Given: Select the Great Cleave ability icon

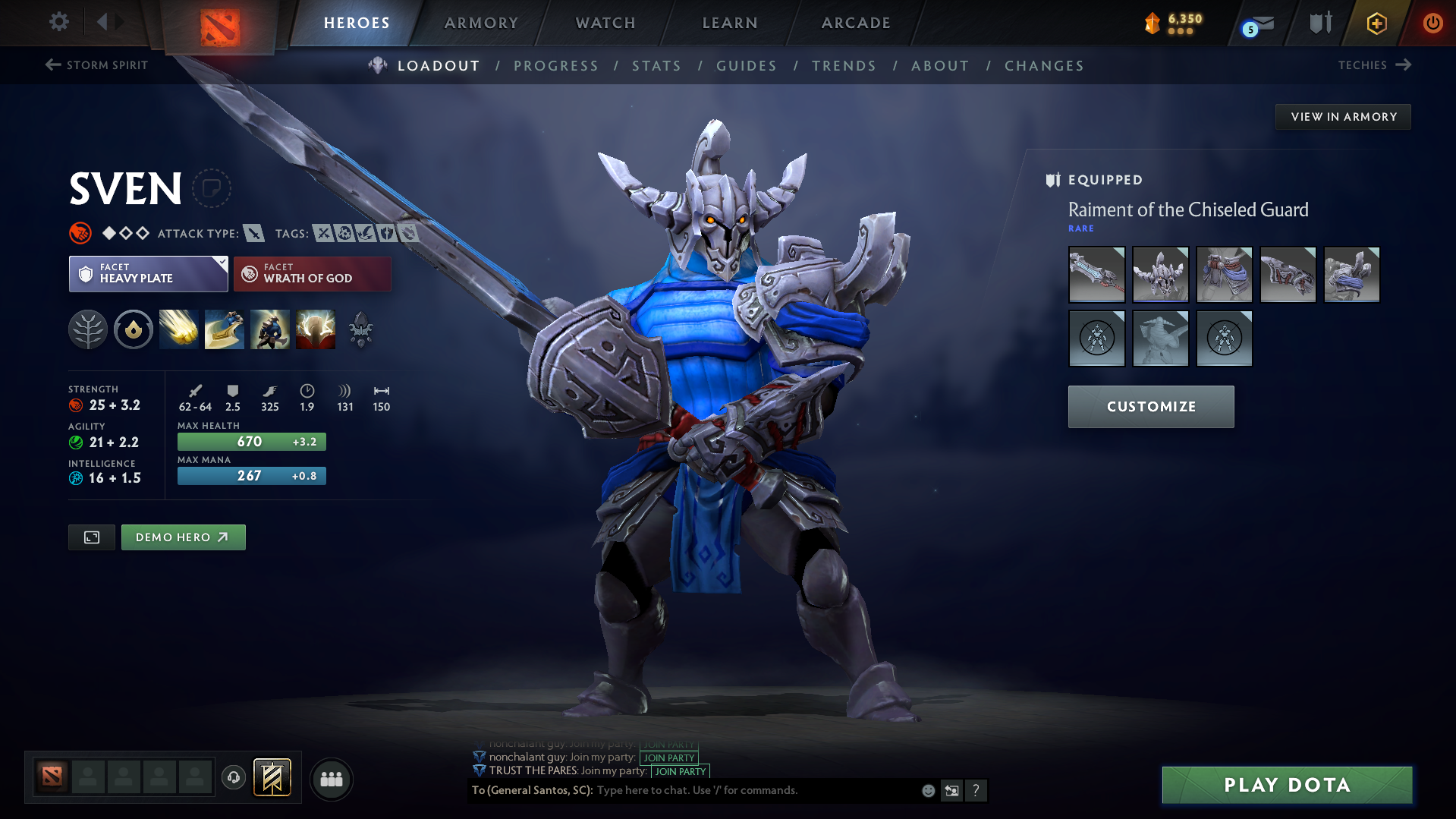Looking at the screenshot, I should click(224, 329).
